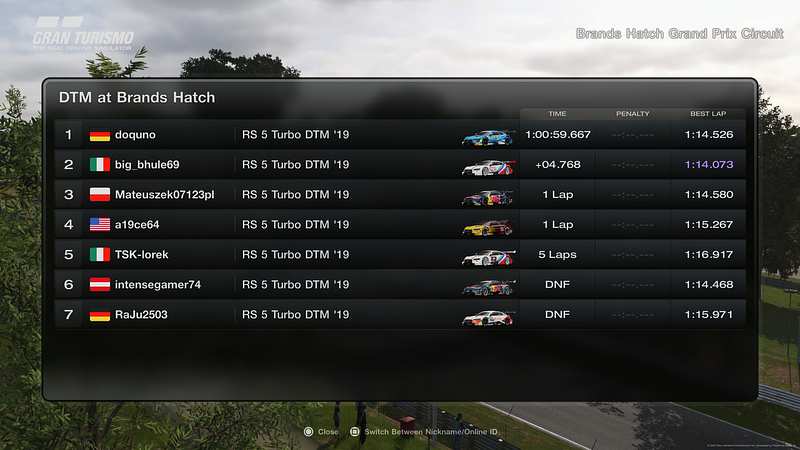This screenshot has width=800, height=450.
Task: Choose the Mateuszek07123pl result row
Action: pyautogui.click(x=400, y=195)
